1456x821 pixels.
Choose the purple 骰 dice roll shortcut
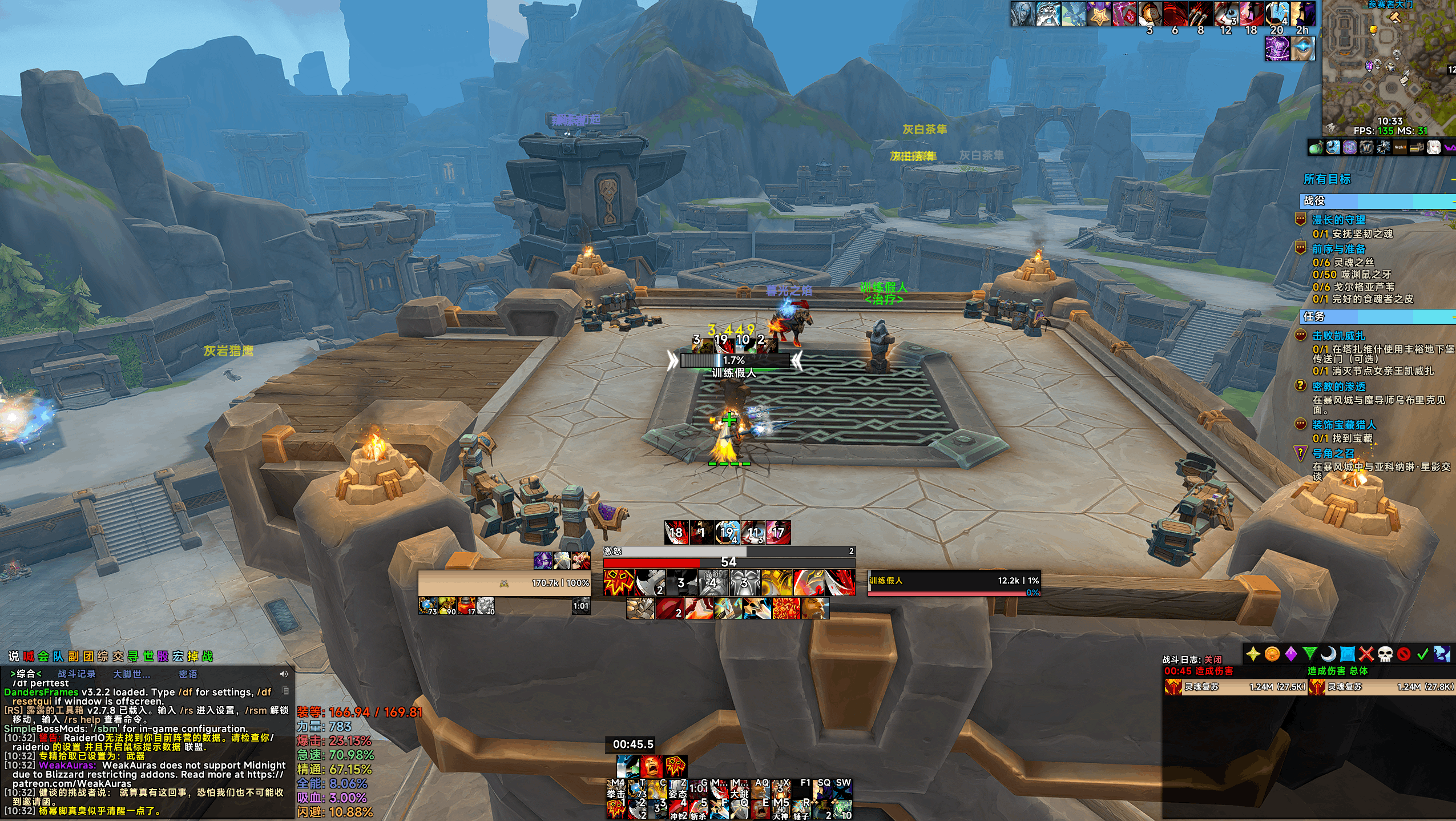point(163,657)
